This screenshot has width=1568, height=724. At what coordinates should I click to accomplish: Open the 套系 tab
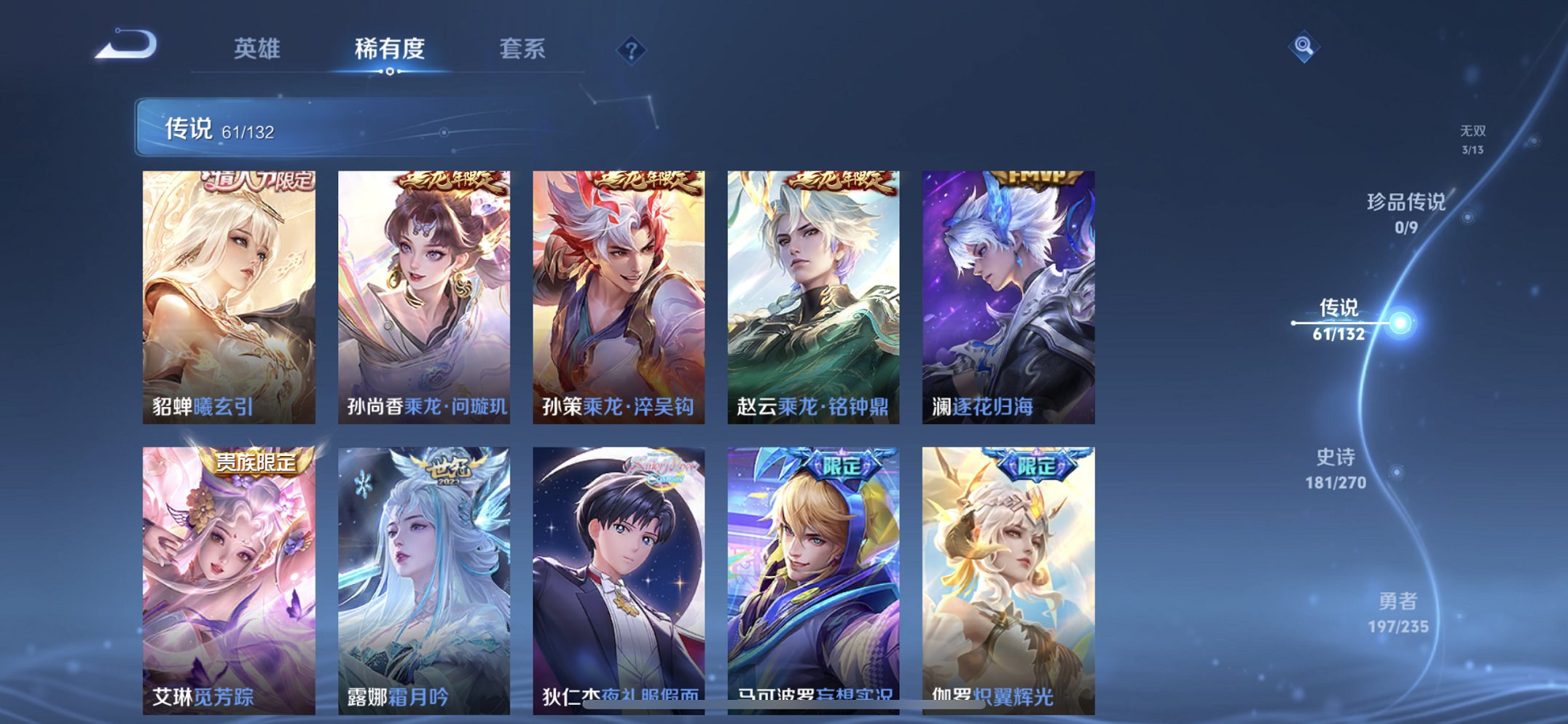523,50
